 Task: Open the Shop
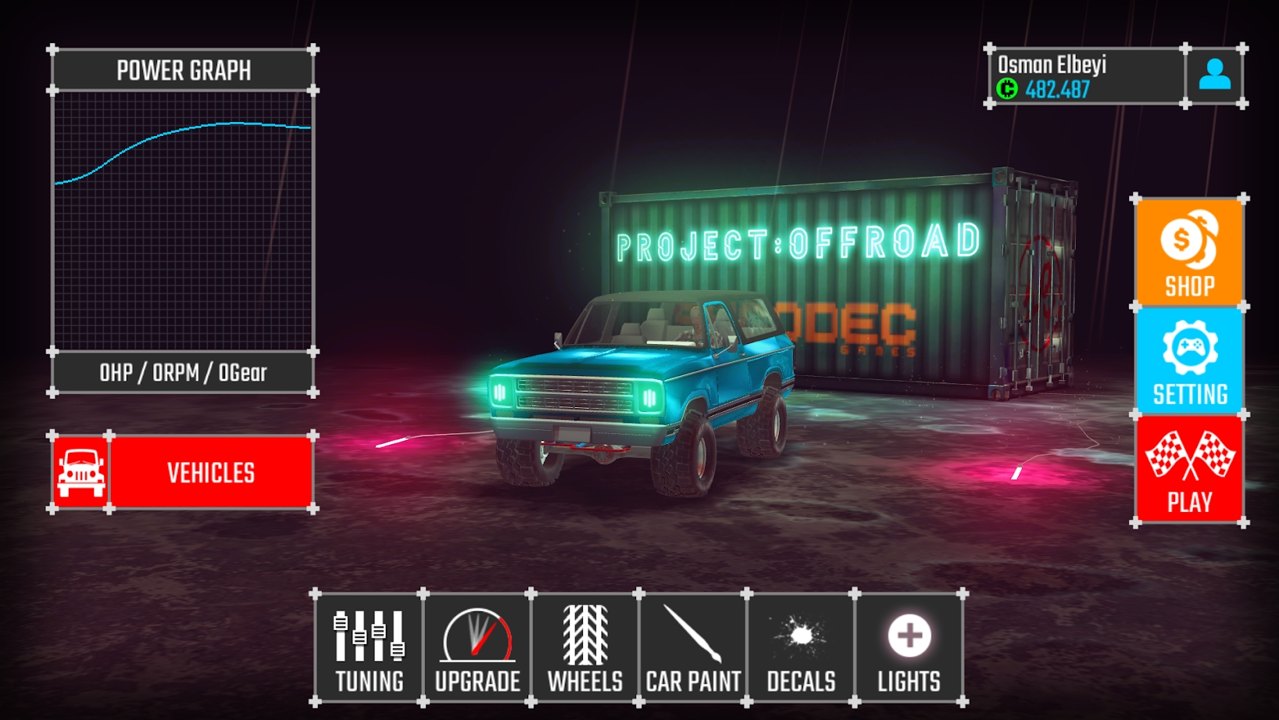tap(1189, 251)
